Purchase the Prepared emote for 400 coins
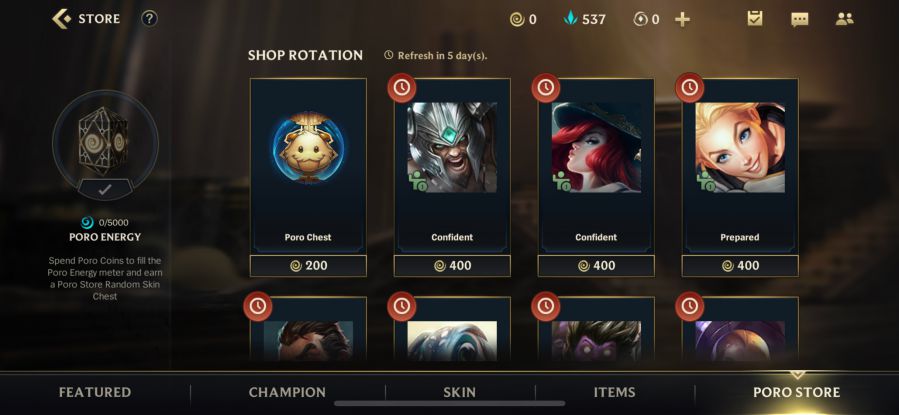899x415 pixels. (x=740, y=266)
